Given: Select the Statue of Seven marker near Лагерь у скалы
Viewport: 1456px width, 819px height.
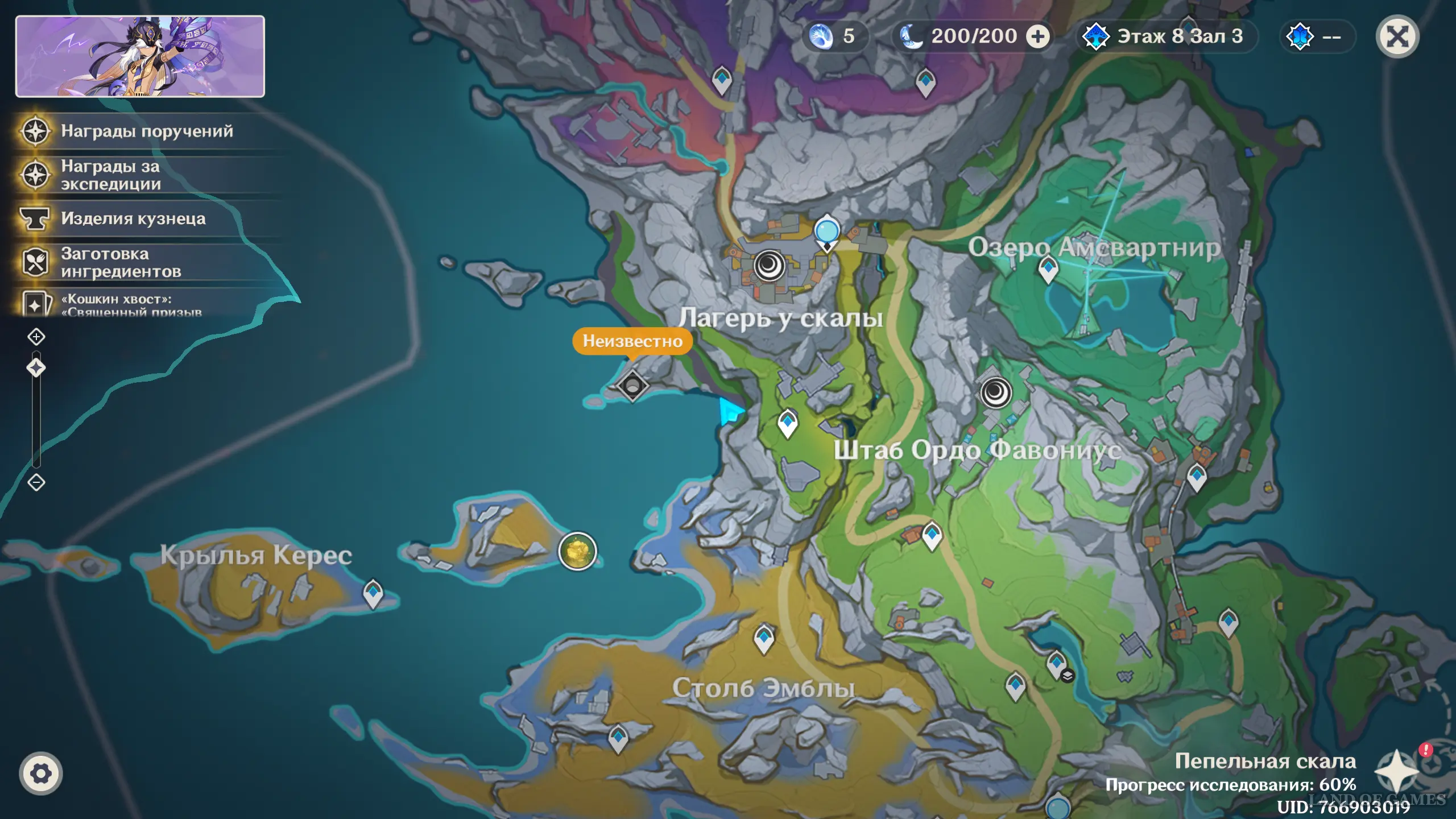Looking at the screenshot, I should tap(827, 232).
